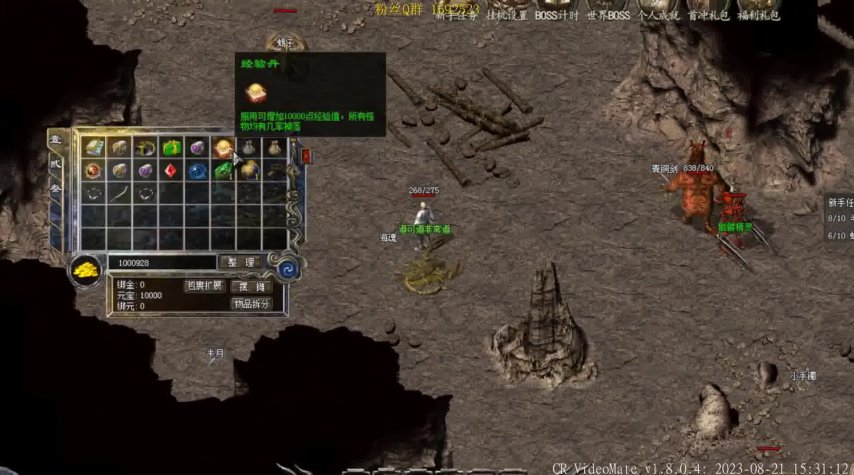Open the 首冲礼包 first-recharge gift pack
The width and height of the screenshot is (854, 475).
coord(707,15)
